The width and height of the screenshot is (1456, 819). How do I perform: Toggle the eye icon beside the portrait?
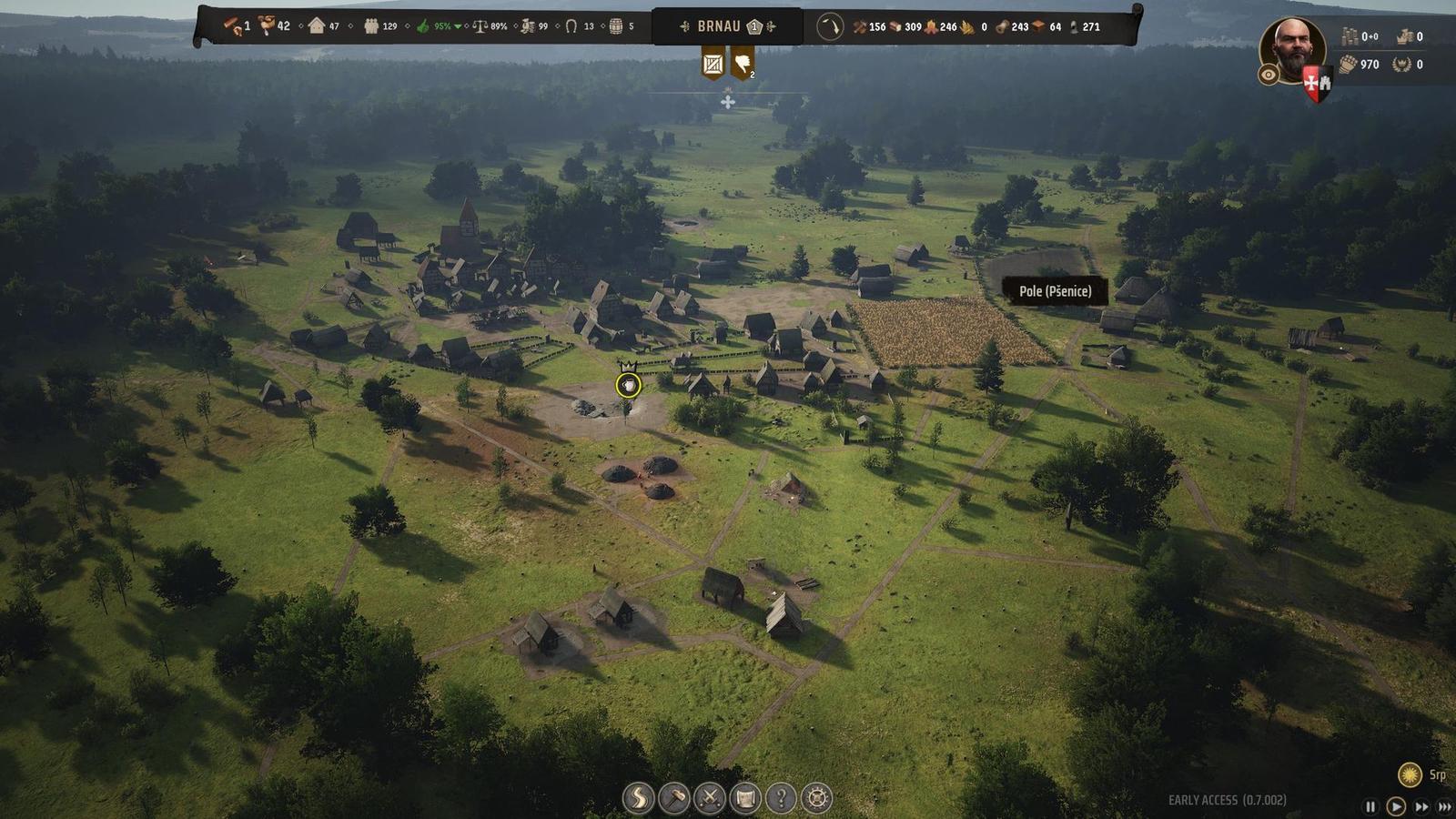[1269, 76]
